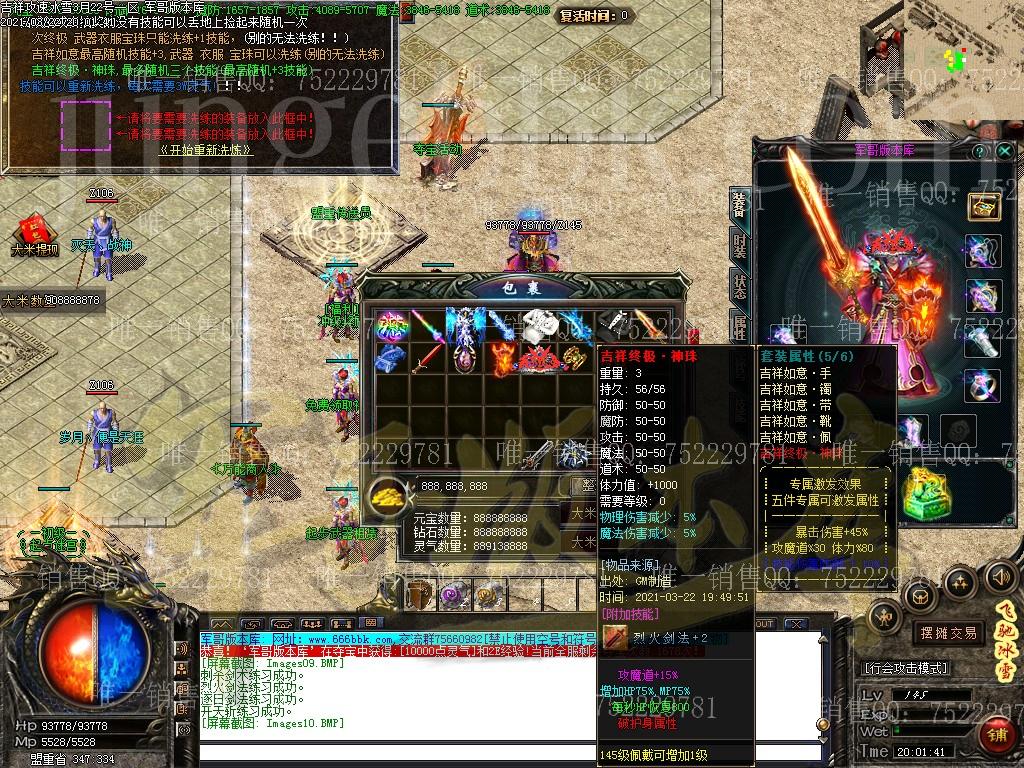Open the help question-mark button

(x=979, y=151)
